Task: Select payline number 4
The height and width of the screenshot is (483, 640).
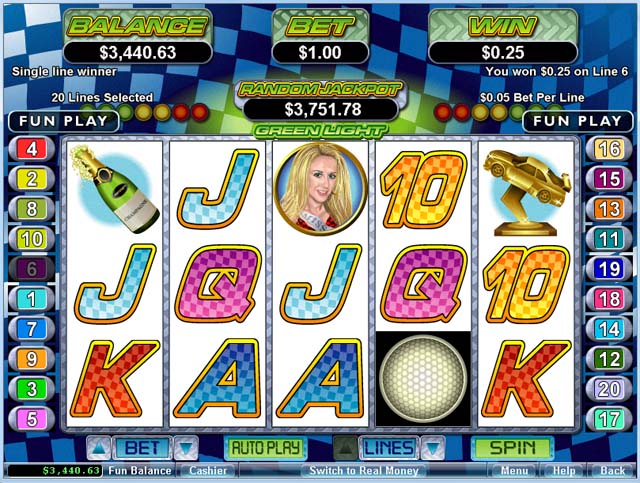Action: (32, 150)
